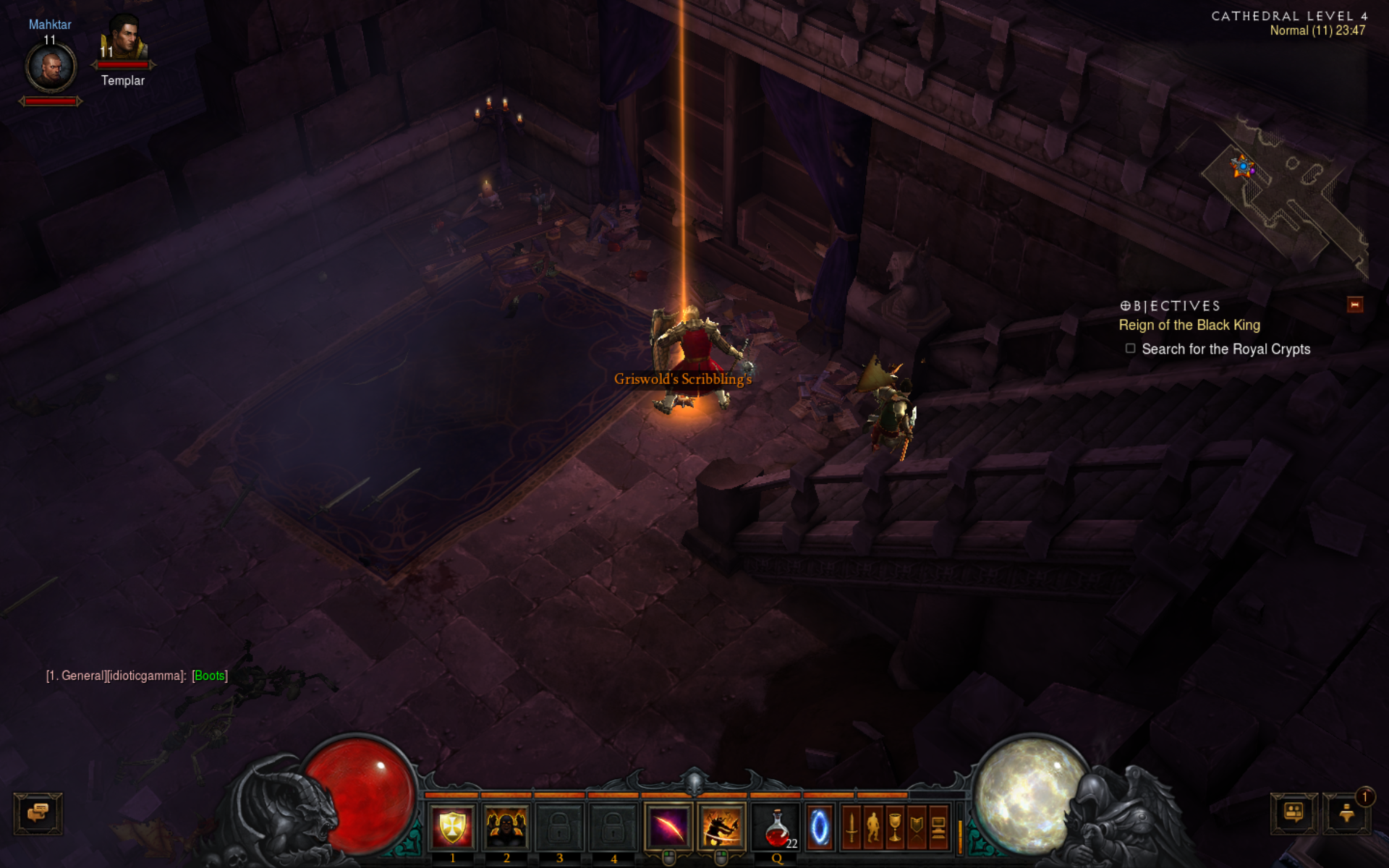Open the chat speech bubble button
This screenshot has height=868, width=1389.
[x=38, y=813]
